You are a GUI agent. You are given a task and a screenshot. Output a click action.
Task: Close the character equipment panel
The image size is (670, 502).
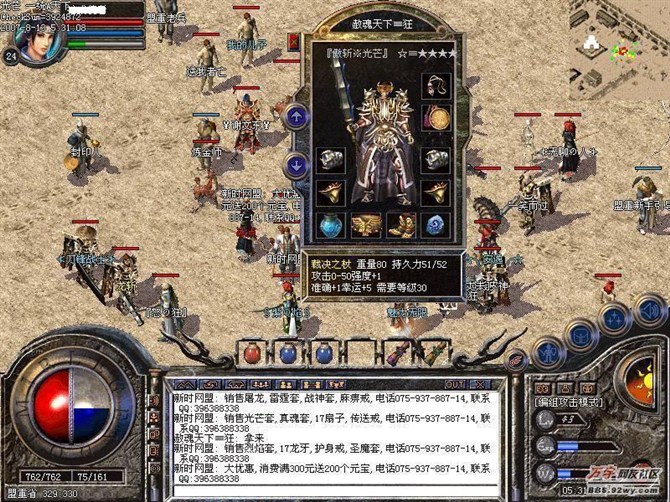pos(294,41)
